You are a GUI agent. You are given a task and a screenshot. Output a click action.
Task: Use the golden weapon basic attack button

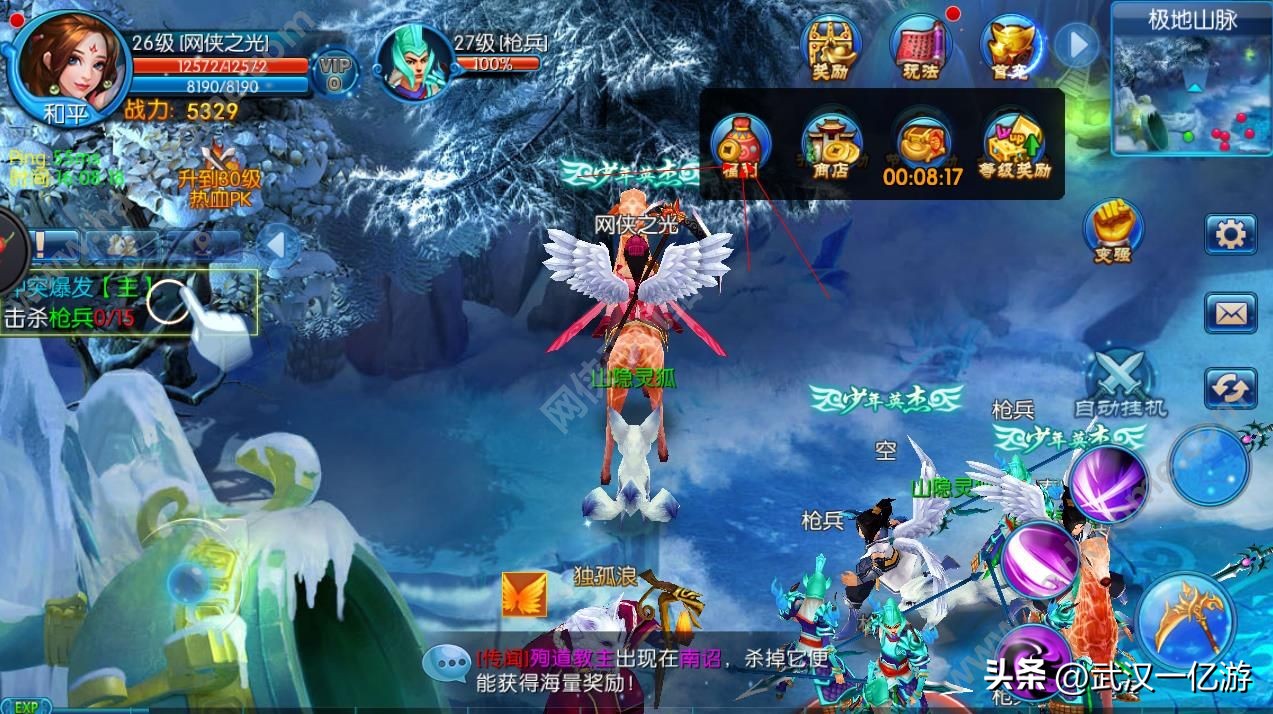(x=1187, y=620)
